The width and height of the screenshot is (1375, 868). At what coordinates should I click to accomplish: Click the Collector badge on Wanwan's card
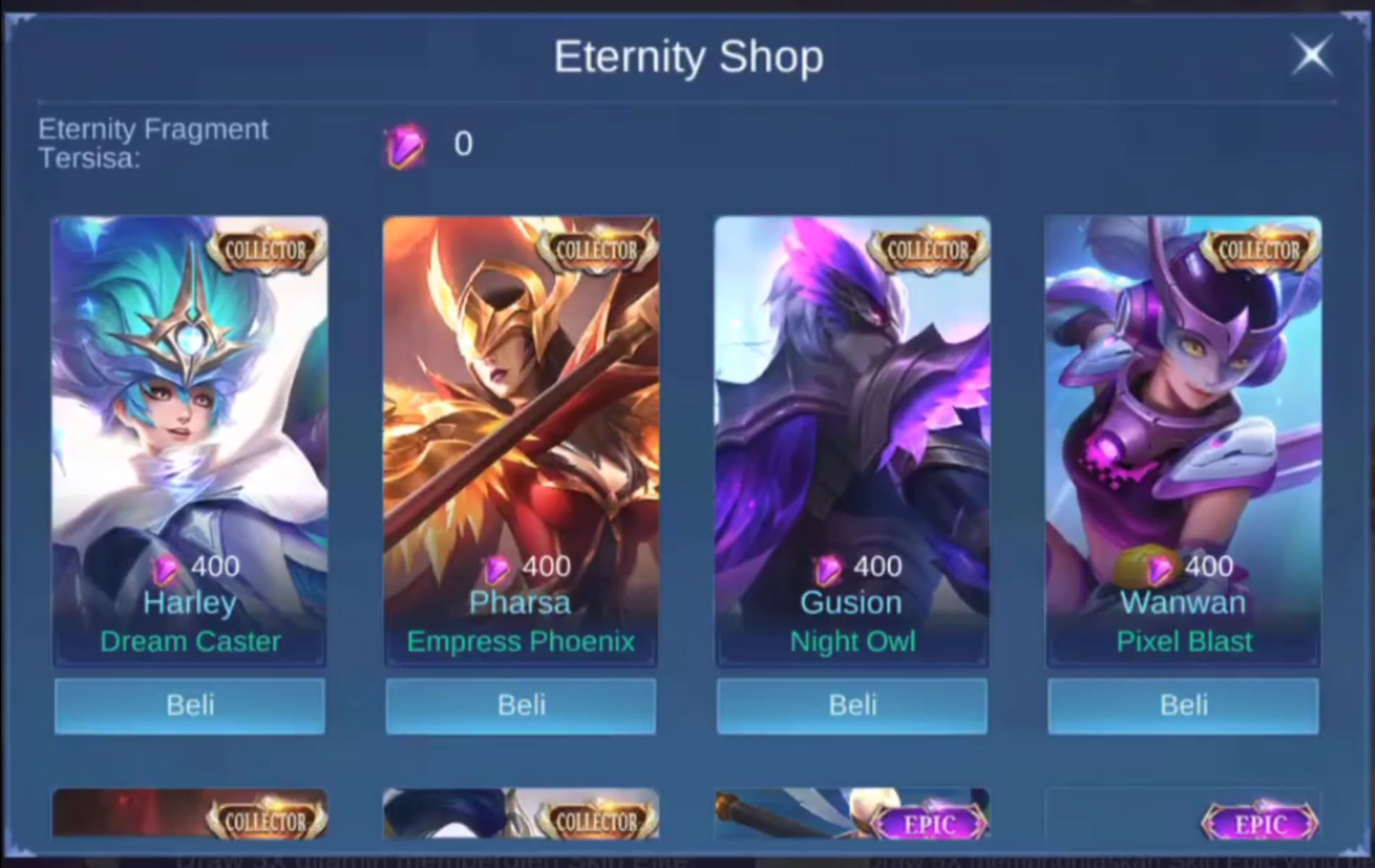point(1261,250)
